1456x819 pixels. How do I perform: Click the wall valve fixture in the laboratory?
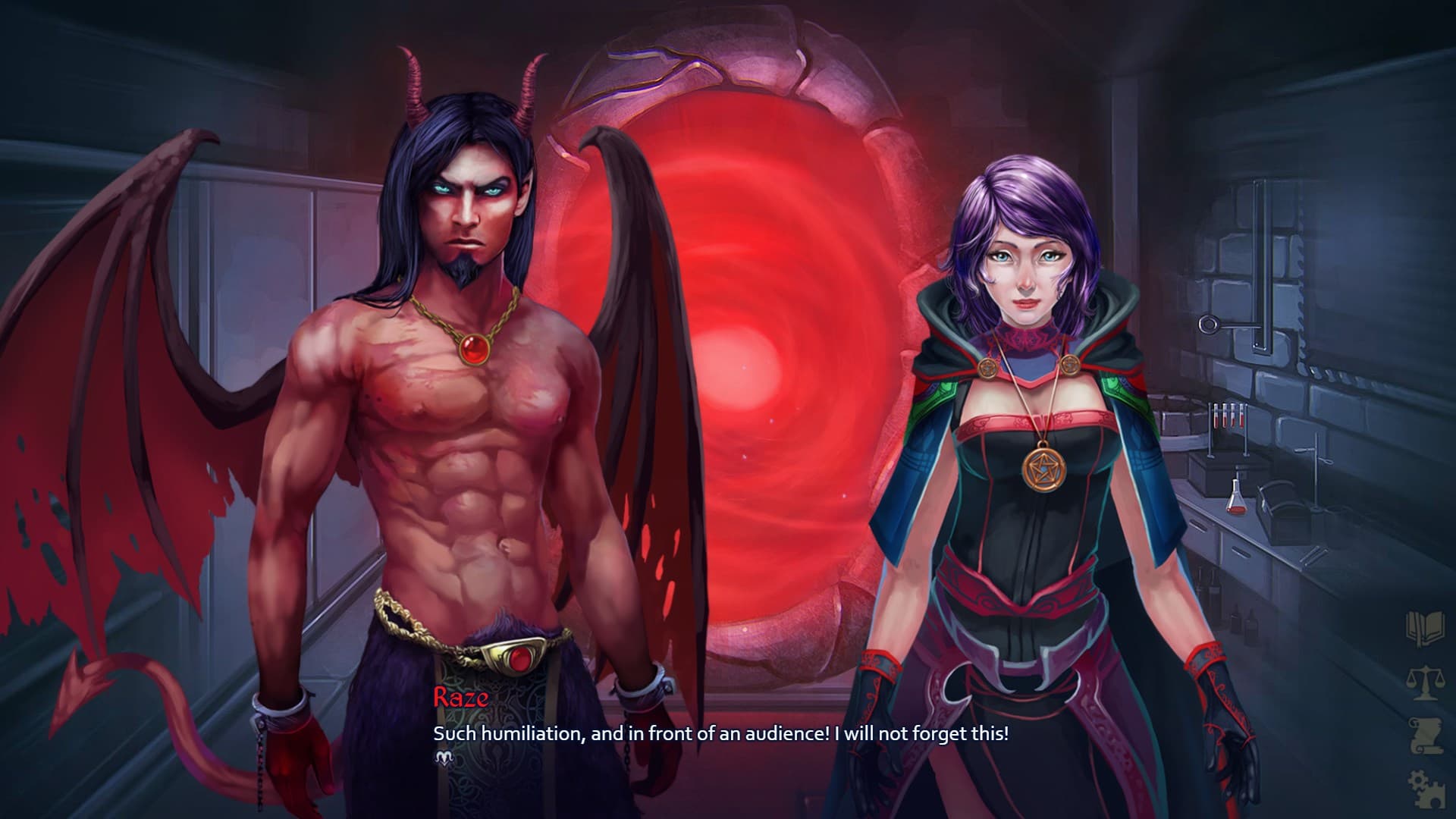pos(1207,326)
